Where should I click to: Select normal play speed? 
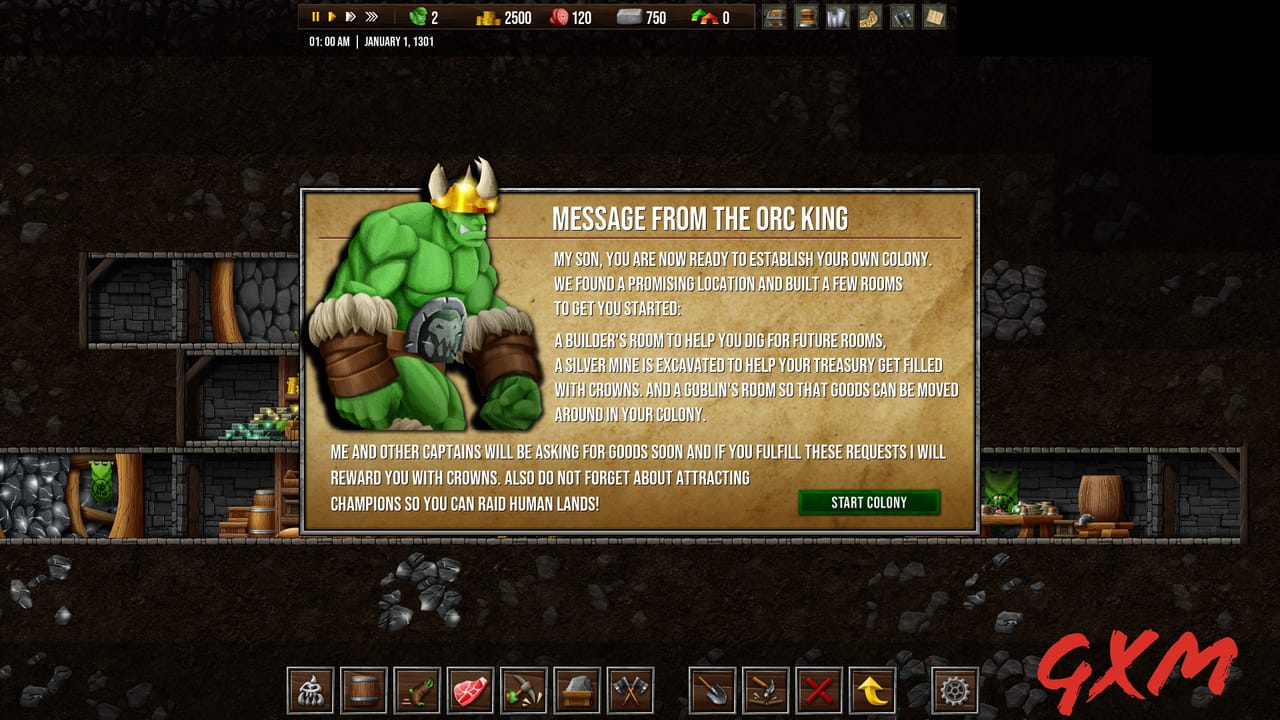click(x=333, y=16)
